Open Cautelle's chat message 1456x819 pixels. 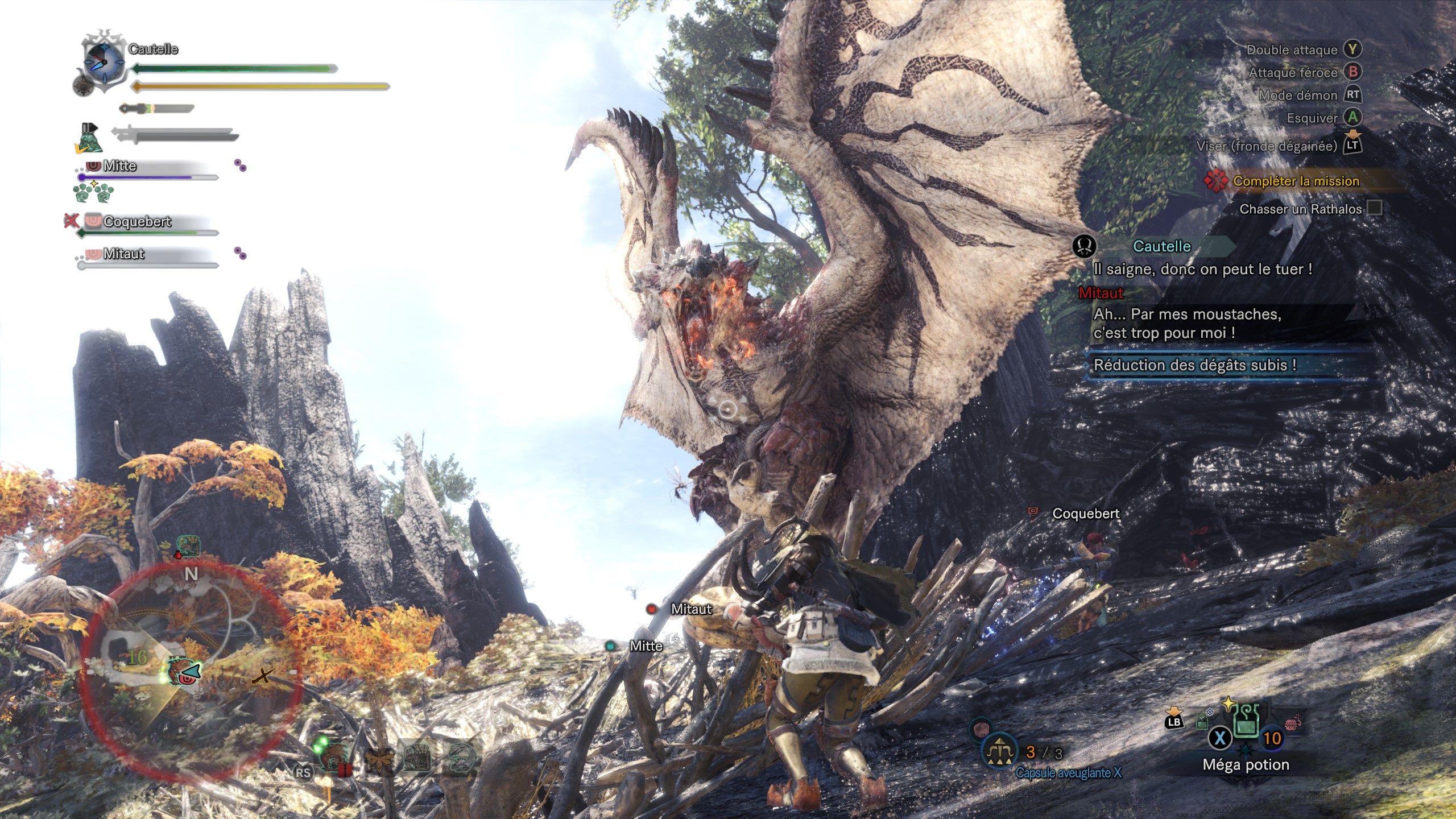pyautogui.click(x=1202, y=268)
